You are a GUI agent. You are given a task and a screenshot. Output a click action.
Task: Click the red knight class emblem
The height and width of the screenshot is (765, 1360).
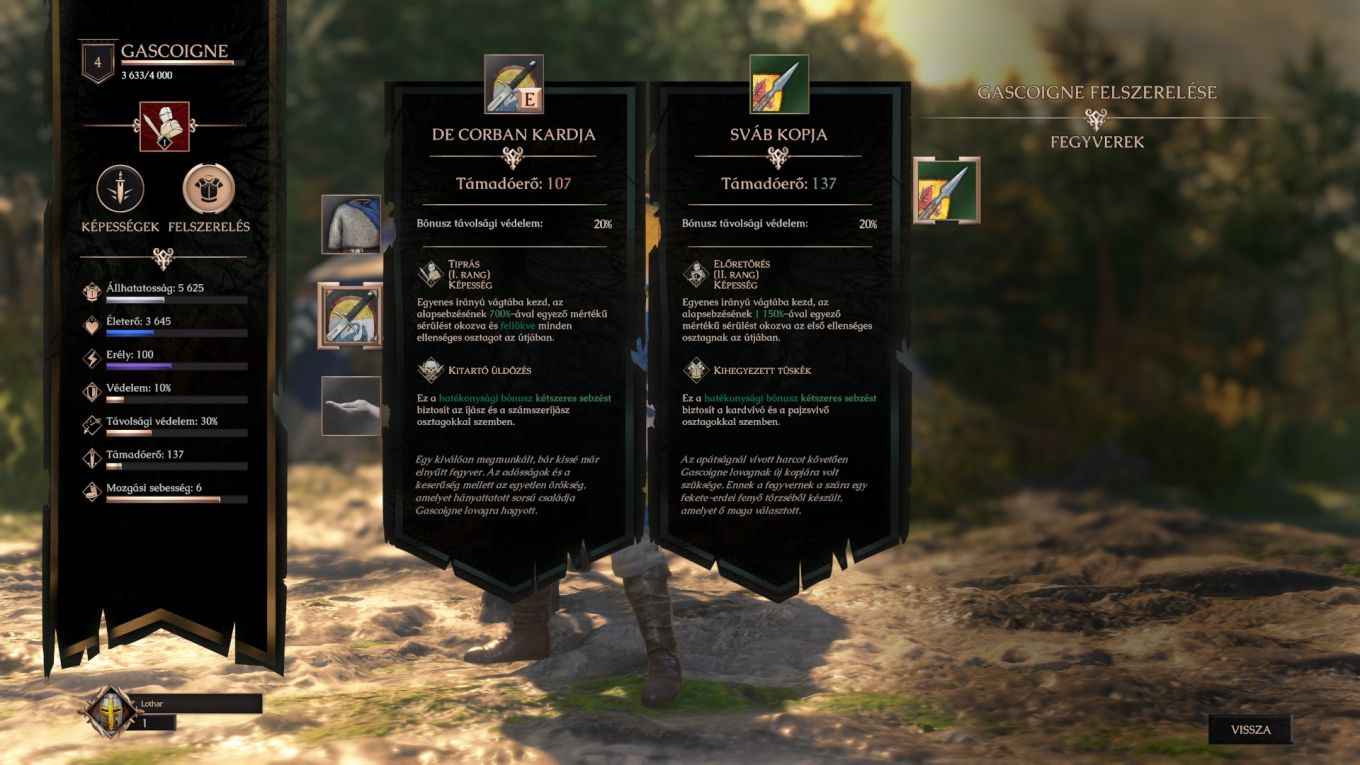click(164, 126)
